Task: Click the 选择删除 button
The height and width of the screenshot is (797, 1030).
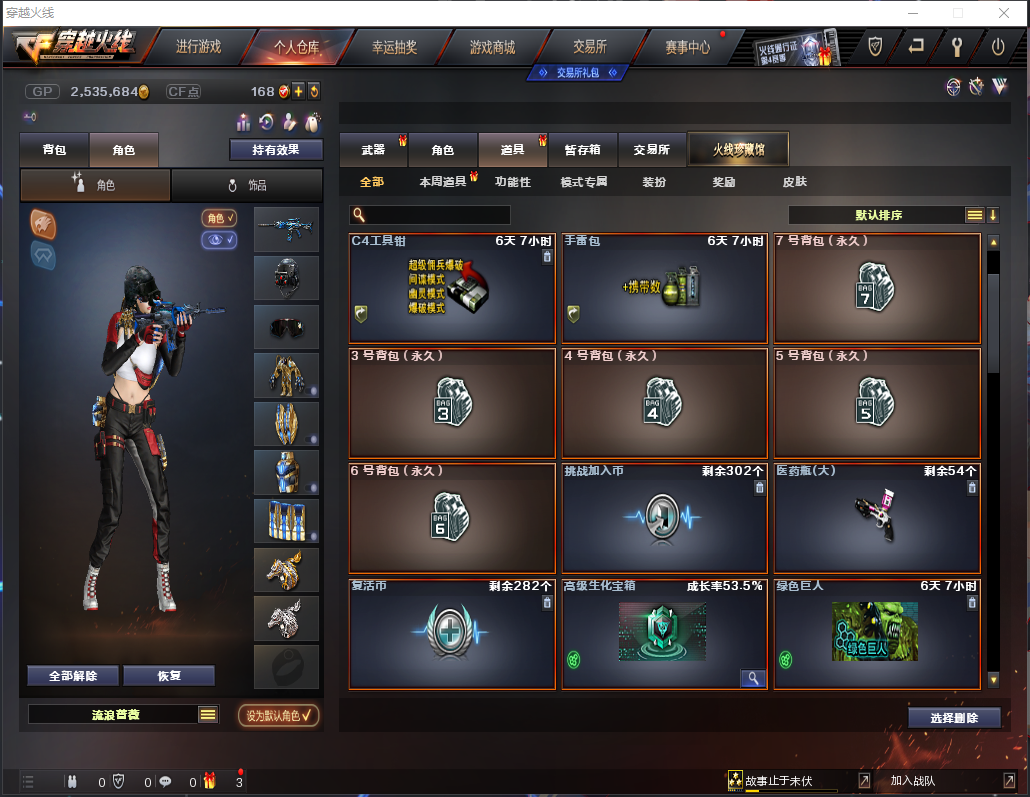Action: [x=954, y=718]
